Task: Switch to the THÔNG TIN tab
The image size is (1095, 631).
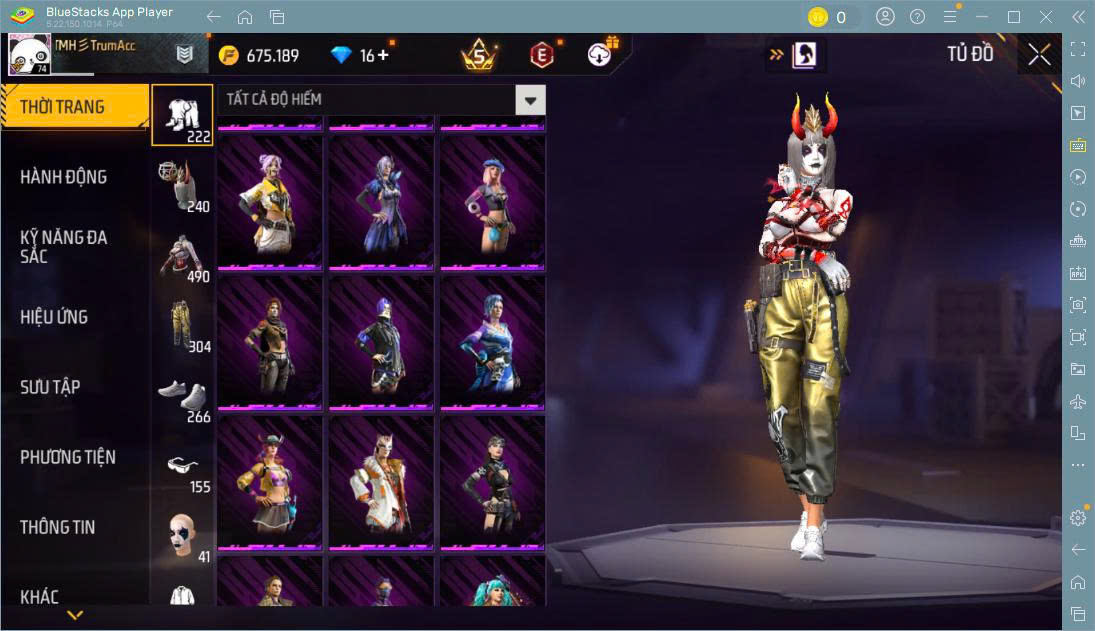Action: (x=58, y=527)
